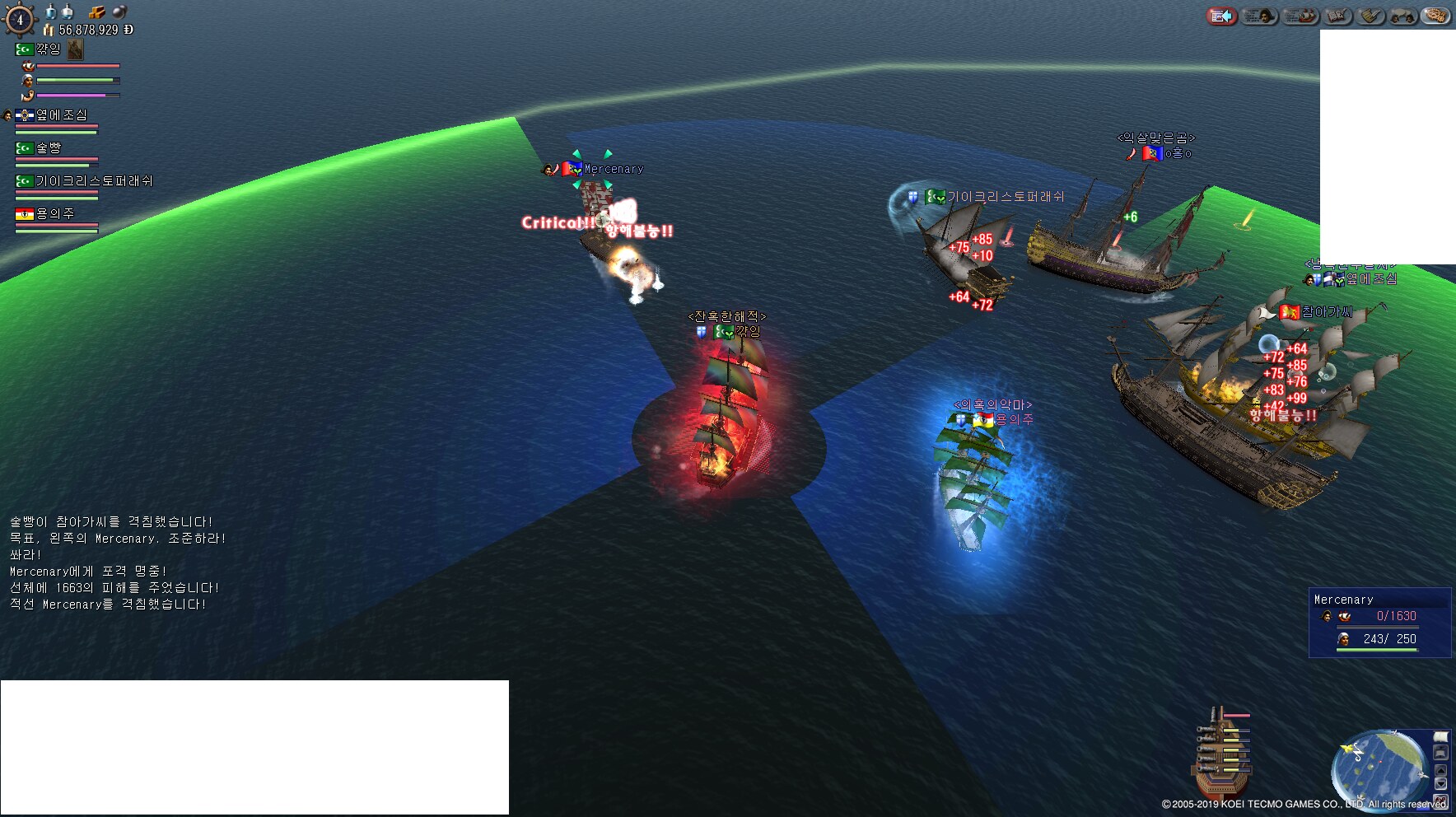Open the character info menu

pyautogui.click(x=1259, y=16)
